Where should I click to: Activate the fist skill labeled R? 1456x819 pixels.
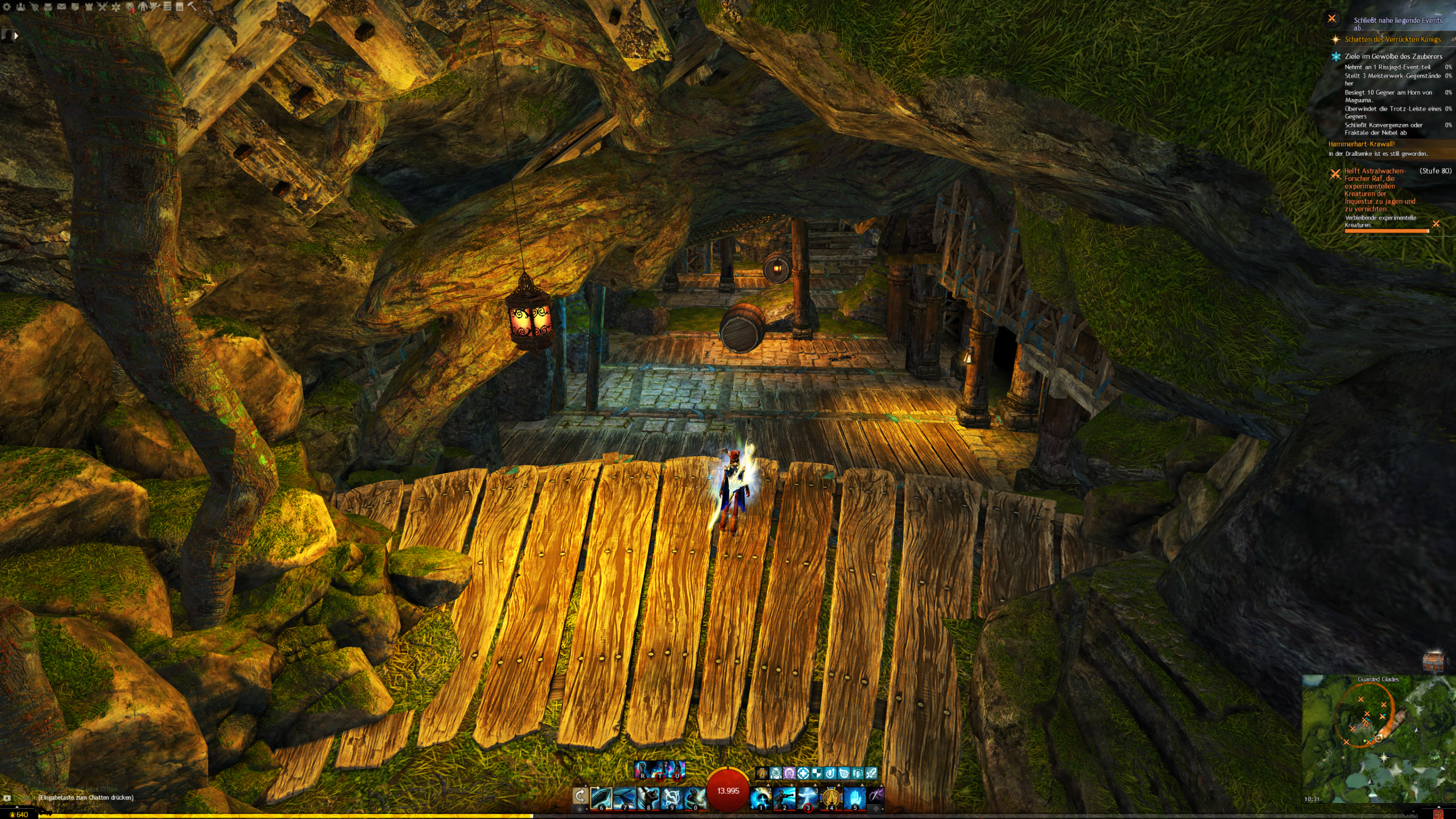pos(642,770)
